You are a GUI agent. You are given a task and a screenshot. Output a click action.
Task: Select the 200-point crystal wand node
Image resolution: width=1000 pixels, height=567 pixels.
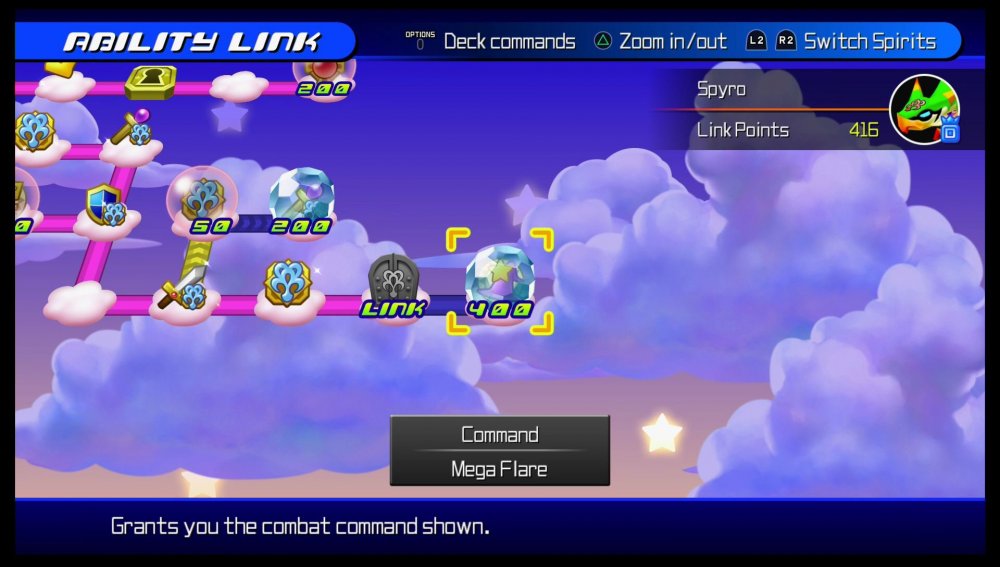(300, 197)
